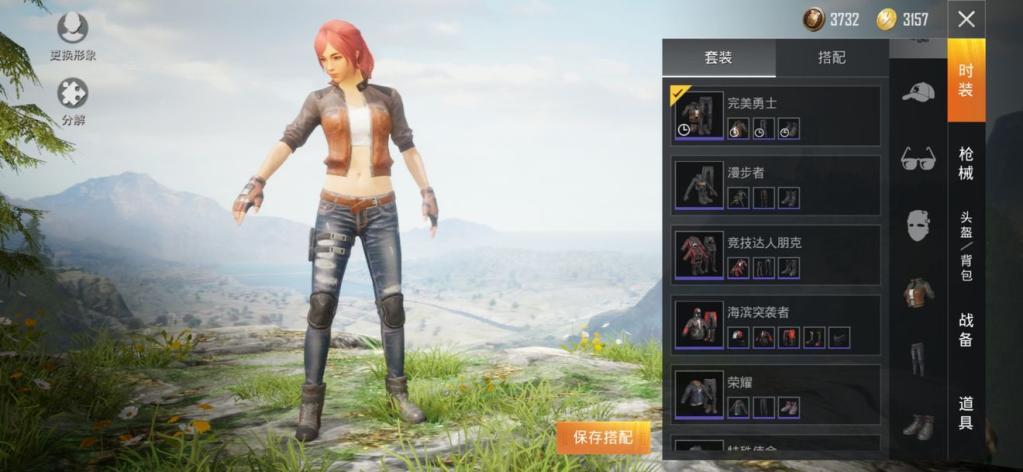Close the wardrobe screen with the X
Viewport: 1023px width, 472px height.
tap(966, 19)
